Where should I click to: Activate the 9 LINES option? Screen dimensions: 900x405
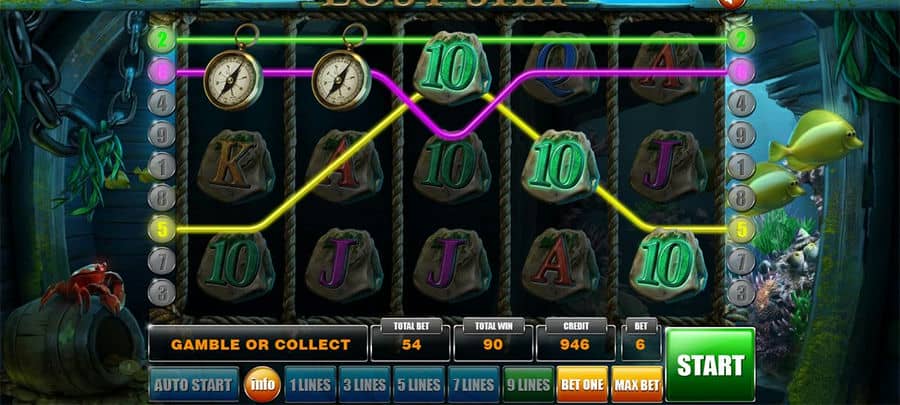(527, 384)
